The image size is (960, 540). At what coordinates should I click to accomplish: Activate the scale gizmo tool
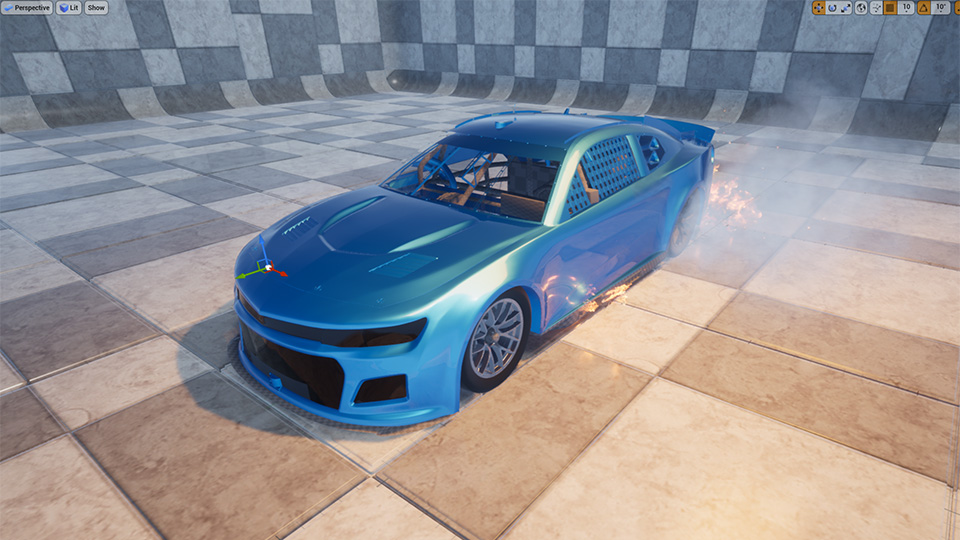tap(845, 8)
